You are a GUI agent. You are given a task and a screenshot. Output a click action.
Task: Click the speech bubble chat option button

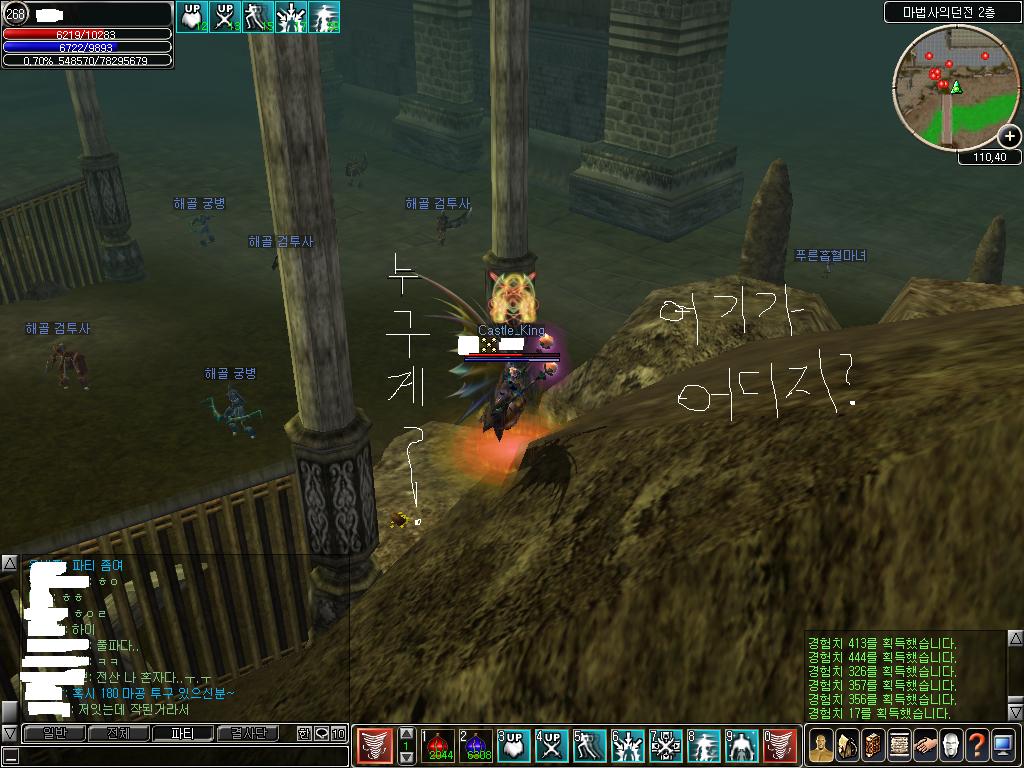pyautogui.click(x=322, y=734)
